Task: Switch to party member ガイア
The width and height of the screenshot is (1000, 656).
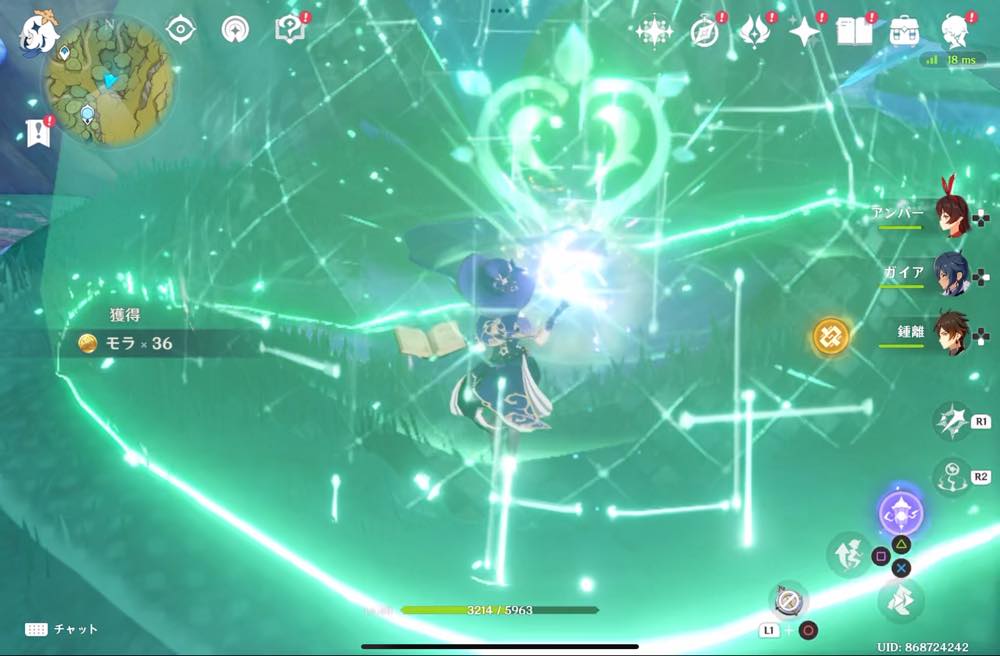Action: 948,272
